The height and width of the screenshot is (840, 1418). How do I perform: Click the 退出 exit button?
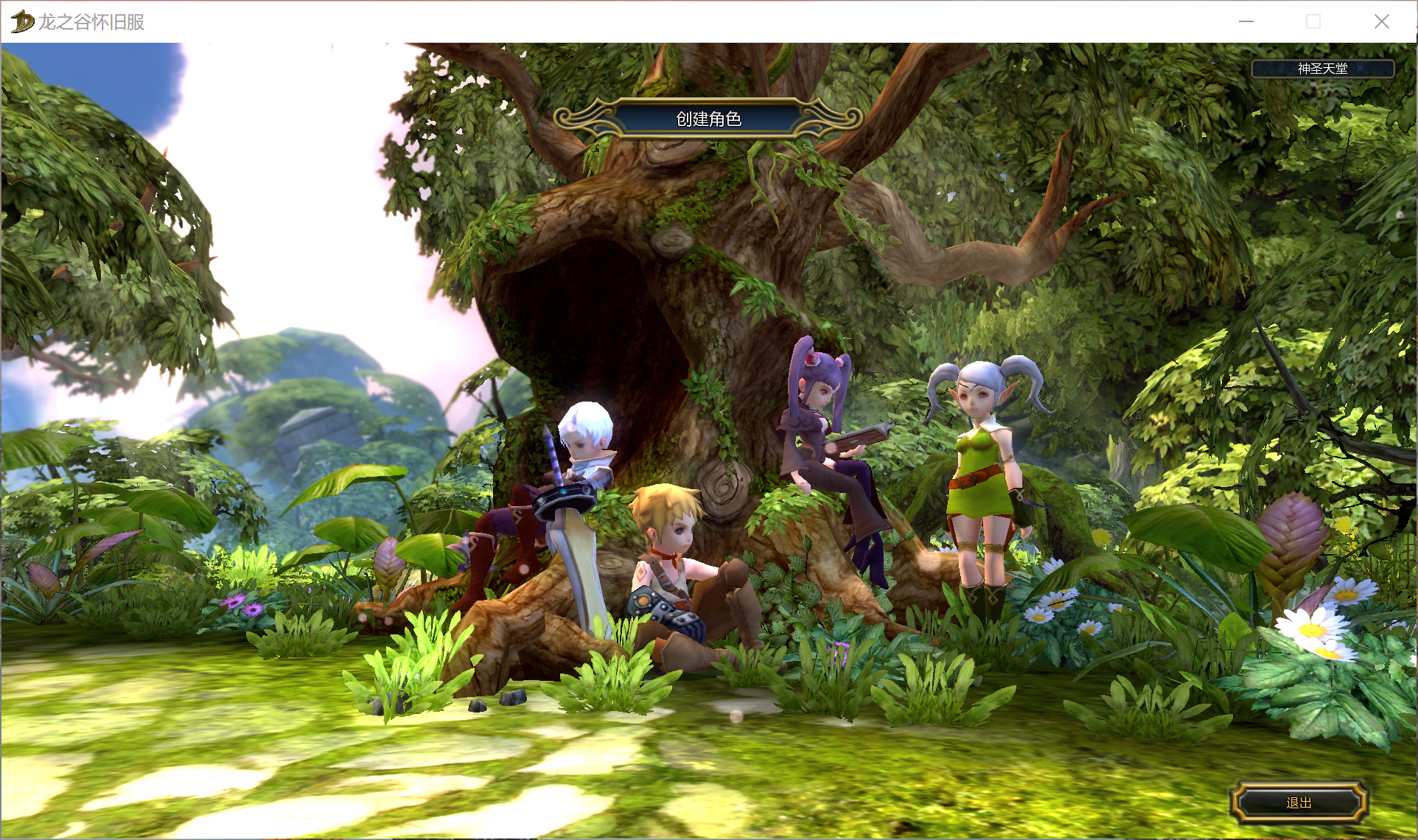coord(1299,802)
